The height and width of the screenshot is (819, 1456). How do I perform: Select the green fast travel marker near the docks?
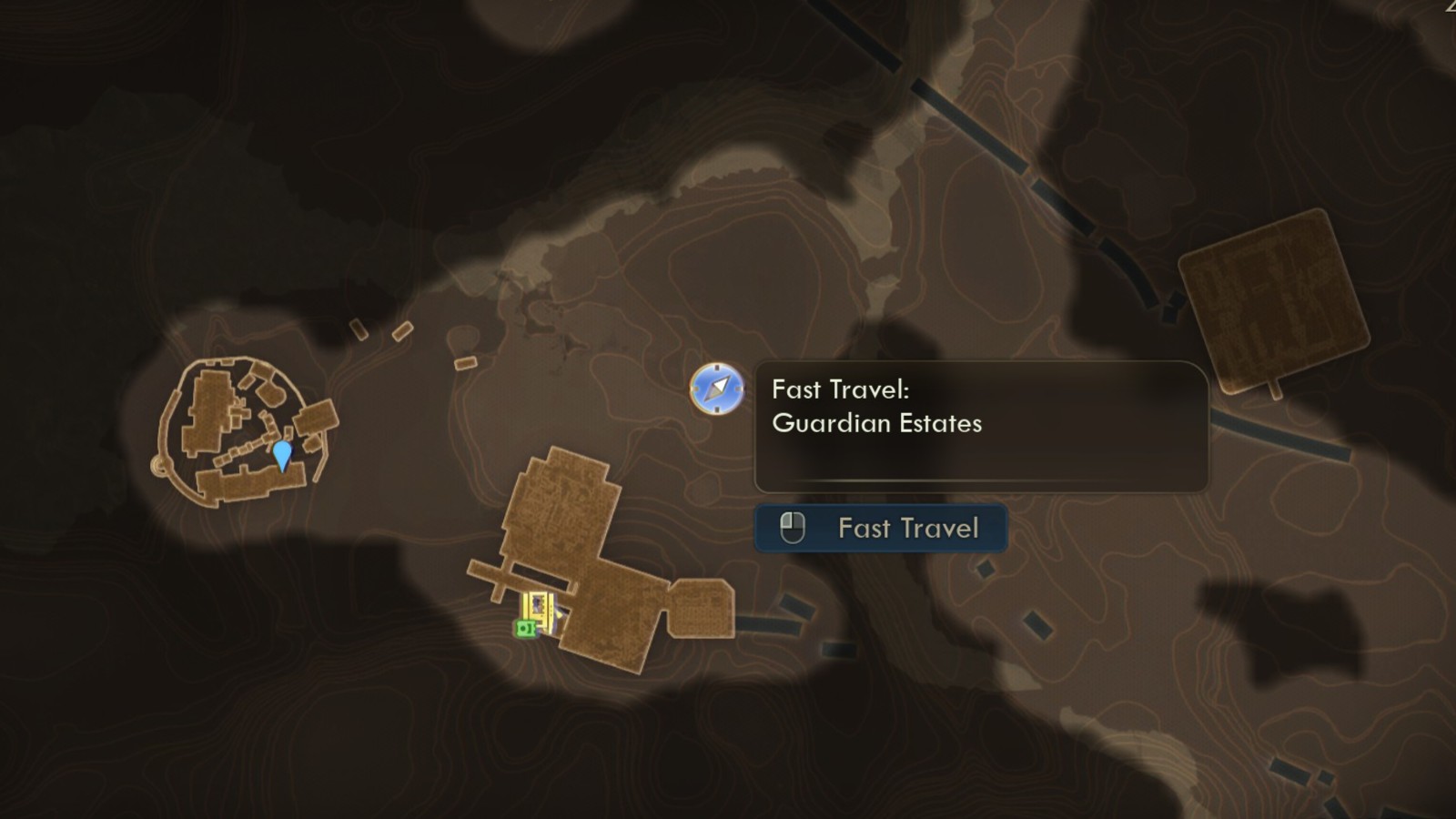coord(526,629)
